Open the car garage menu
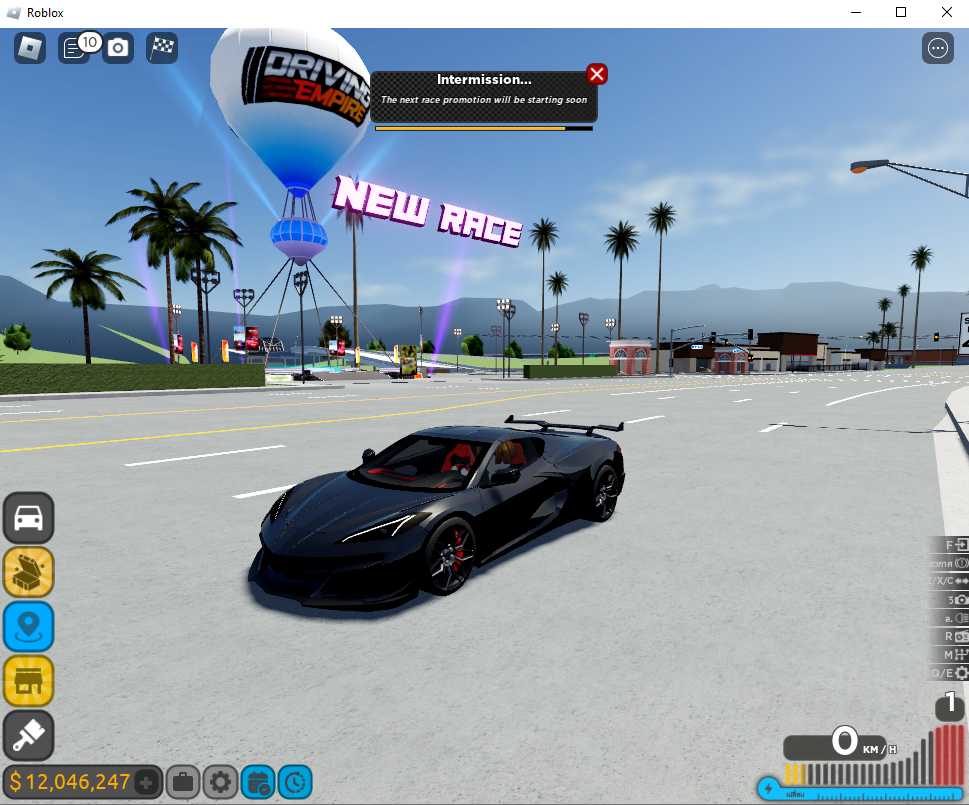The height and width of the screenshot is (805, 969). pyautogui.click(x=28, y=518)
